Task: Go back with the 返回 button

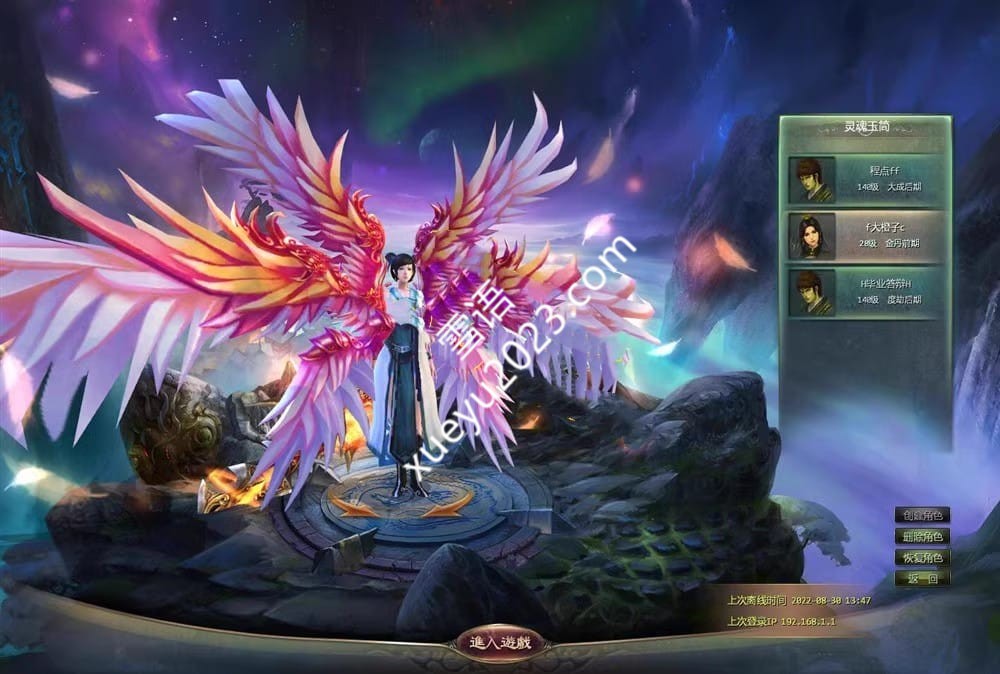Action: 922,578
